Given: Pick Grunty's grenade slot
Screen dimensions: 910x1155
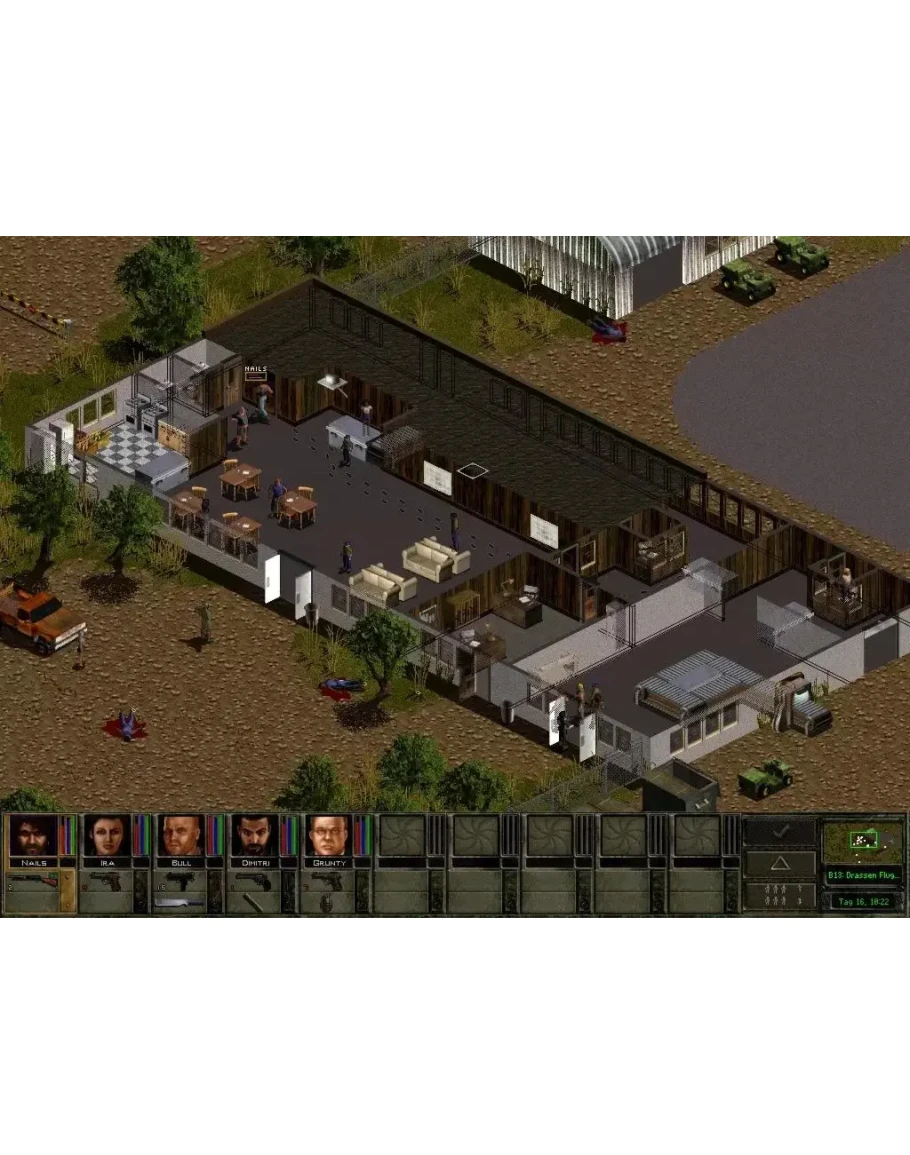Looking at the screenshot, I should click(327, 903).
